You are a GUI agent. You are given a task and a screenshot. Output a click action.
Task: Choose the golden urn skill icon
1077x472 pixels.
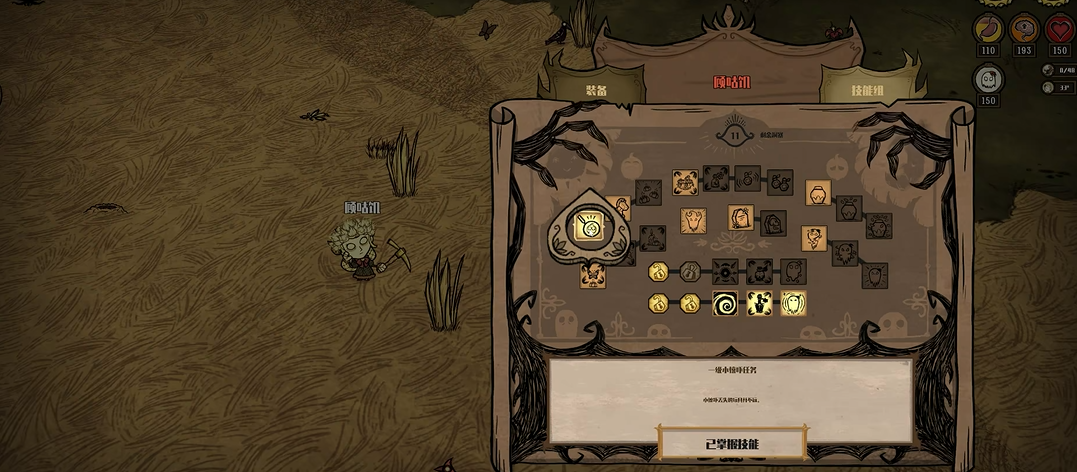(817, 192)
